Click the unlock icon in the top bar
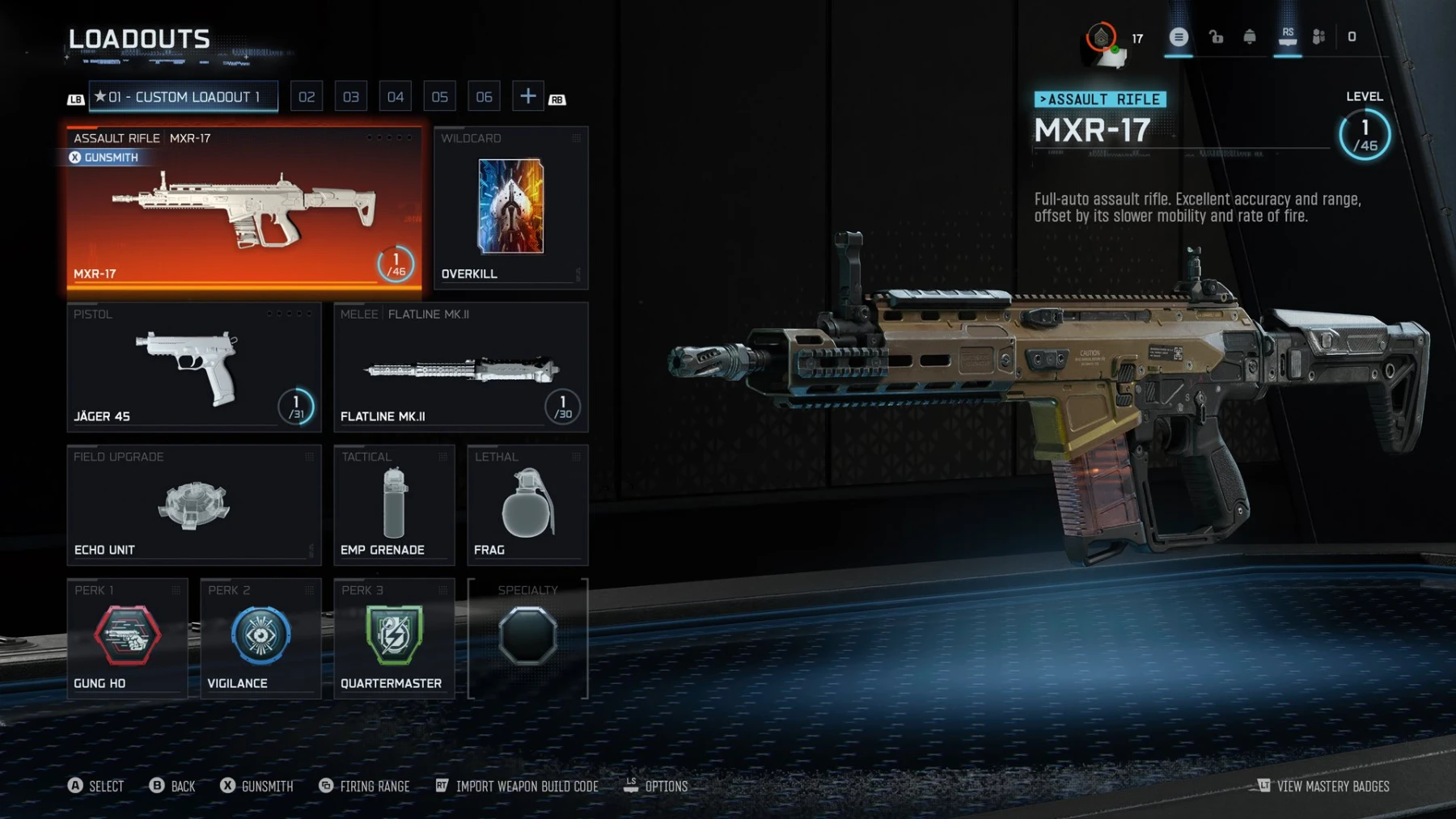The height and width of the screenshot is (819, 1456). (1216, 36)
